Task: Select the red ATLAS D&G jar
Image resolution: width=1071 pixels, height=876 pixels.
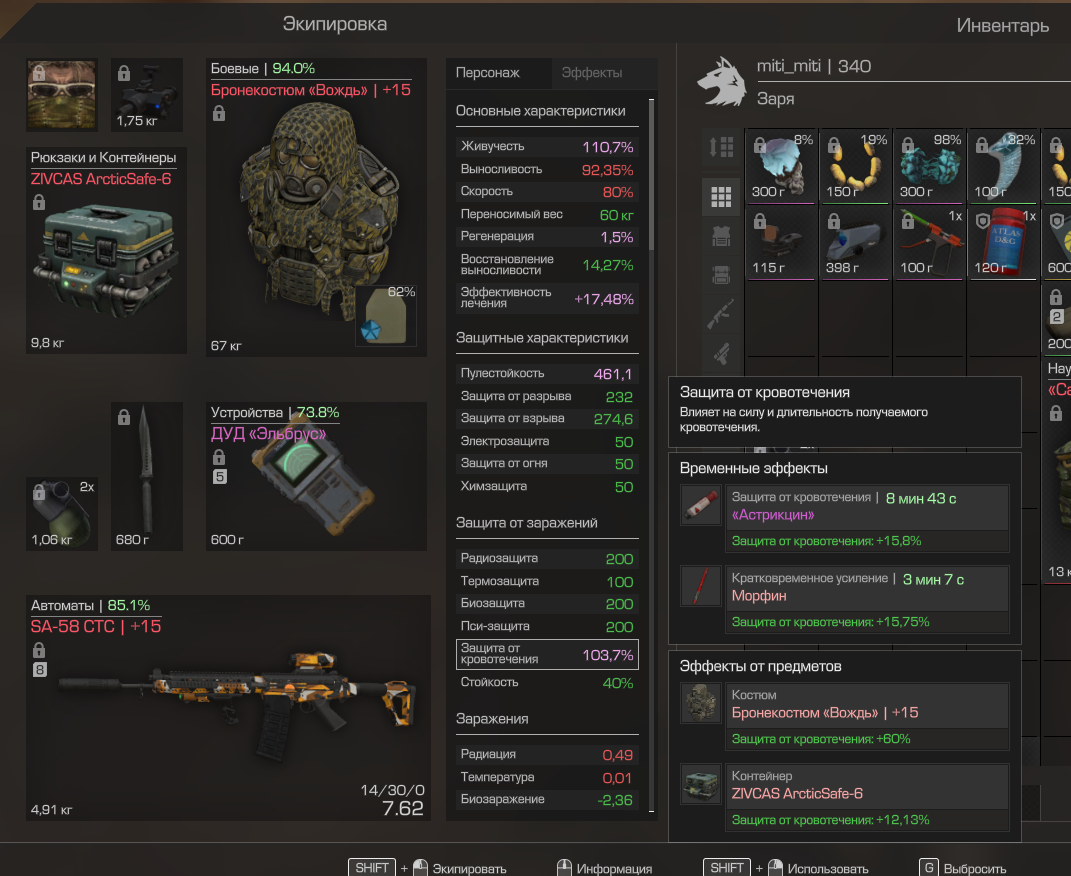Action: (1003, 240)
